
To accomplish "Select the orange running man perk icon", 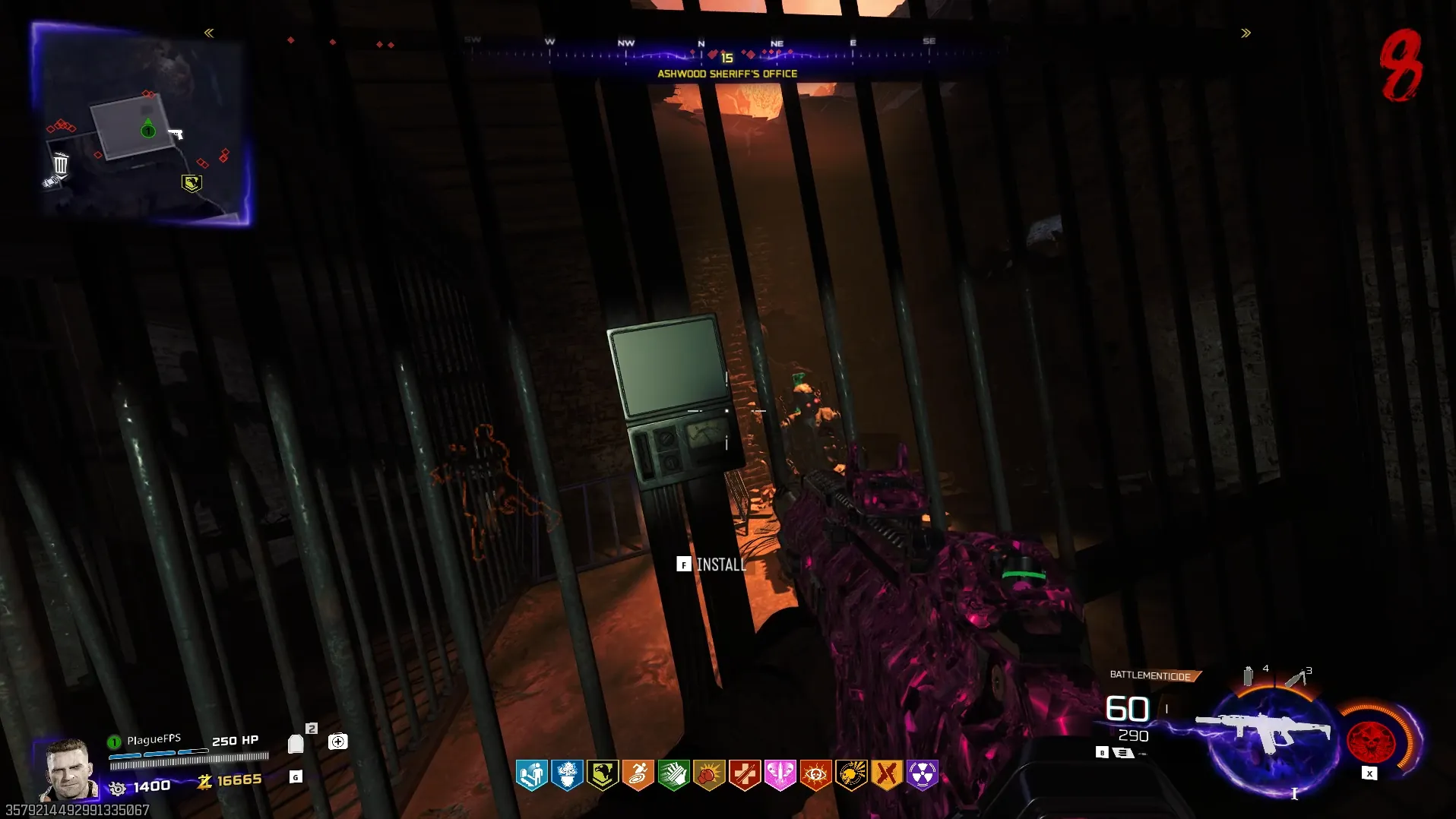I will [x=638, y=775].
